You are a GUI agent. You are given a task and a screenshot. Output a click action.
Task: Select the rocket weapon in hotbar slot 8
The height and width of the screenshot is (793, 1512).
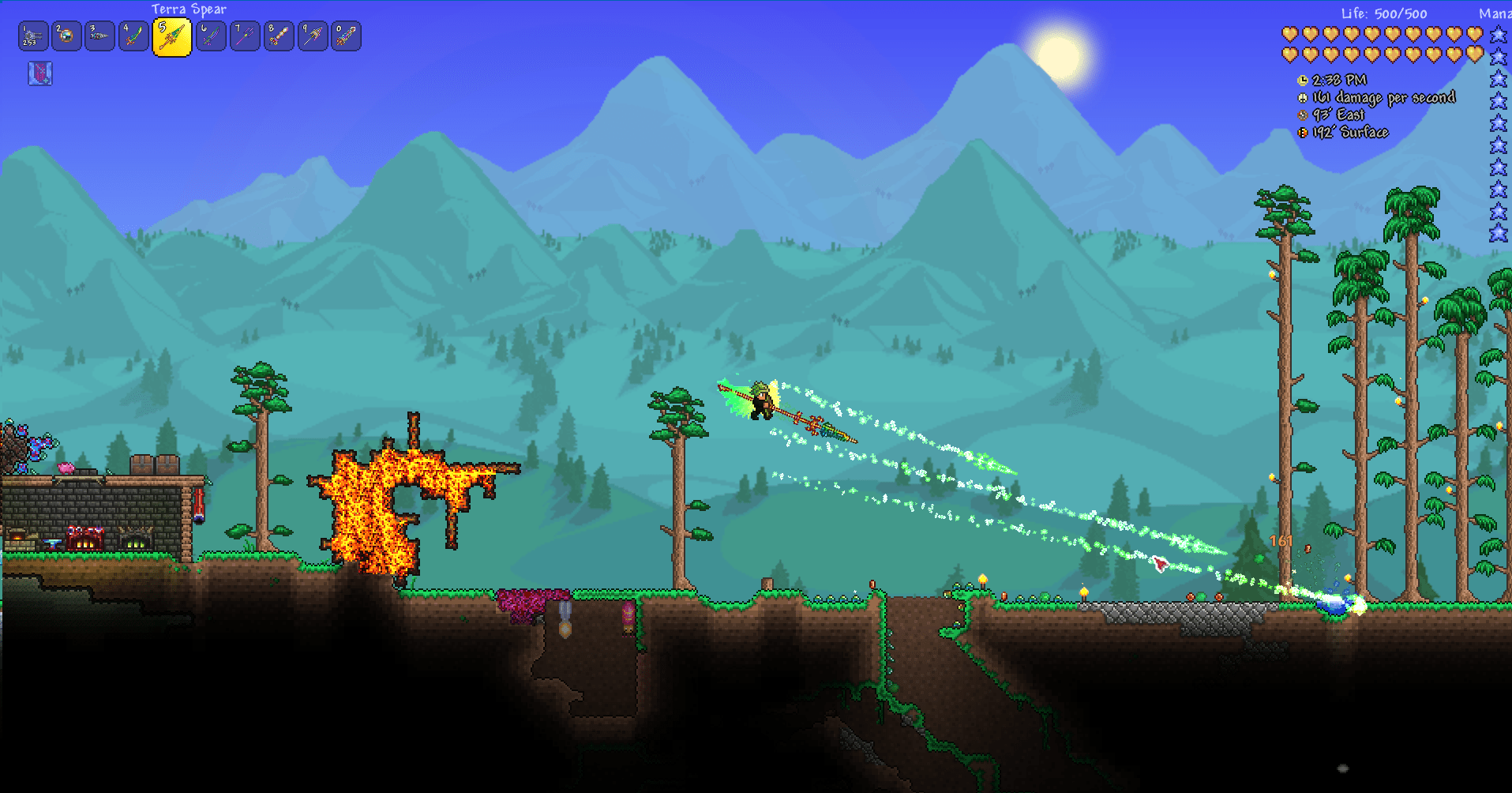point(278,36)
